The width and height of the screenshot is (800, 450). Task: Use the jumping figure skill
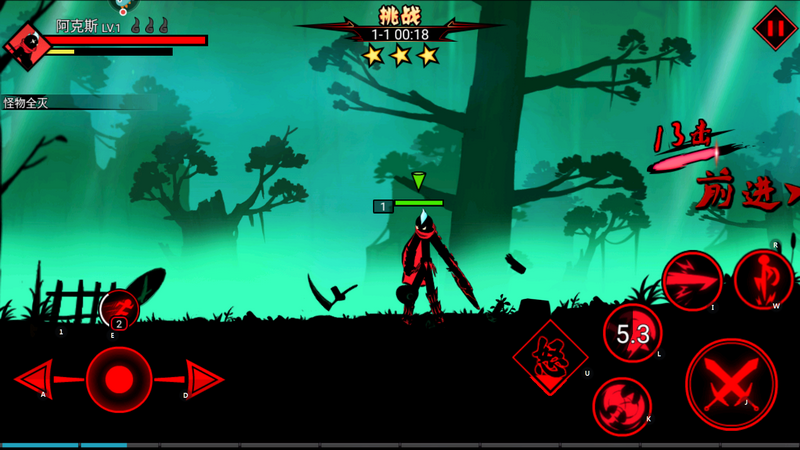(764, 279)
